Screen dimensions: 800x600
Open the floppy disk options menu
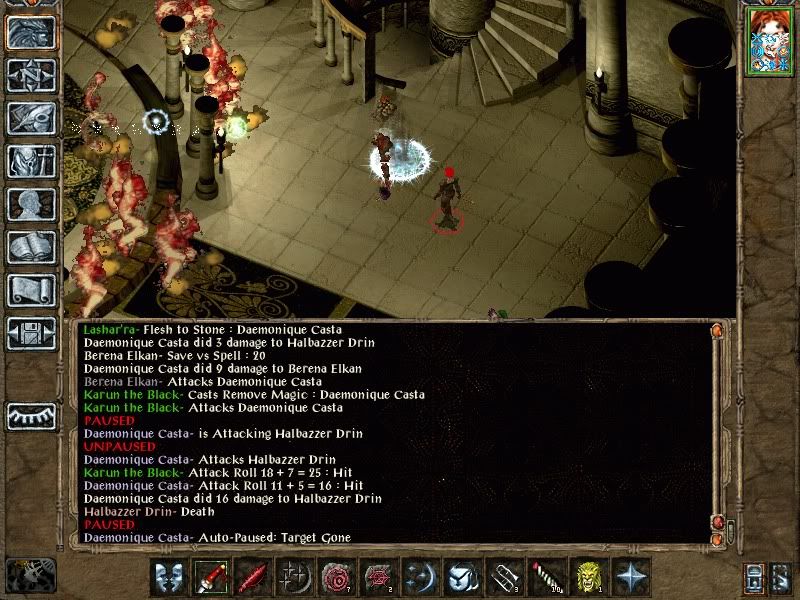tap(31, 333)
